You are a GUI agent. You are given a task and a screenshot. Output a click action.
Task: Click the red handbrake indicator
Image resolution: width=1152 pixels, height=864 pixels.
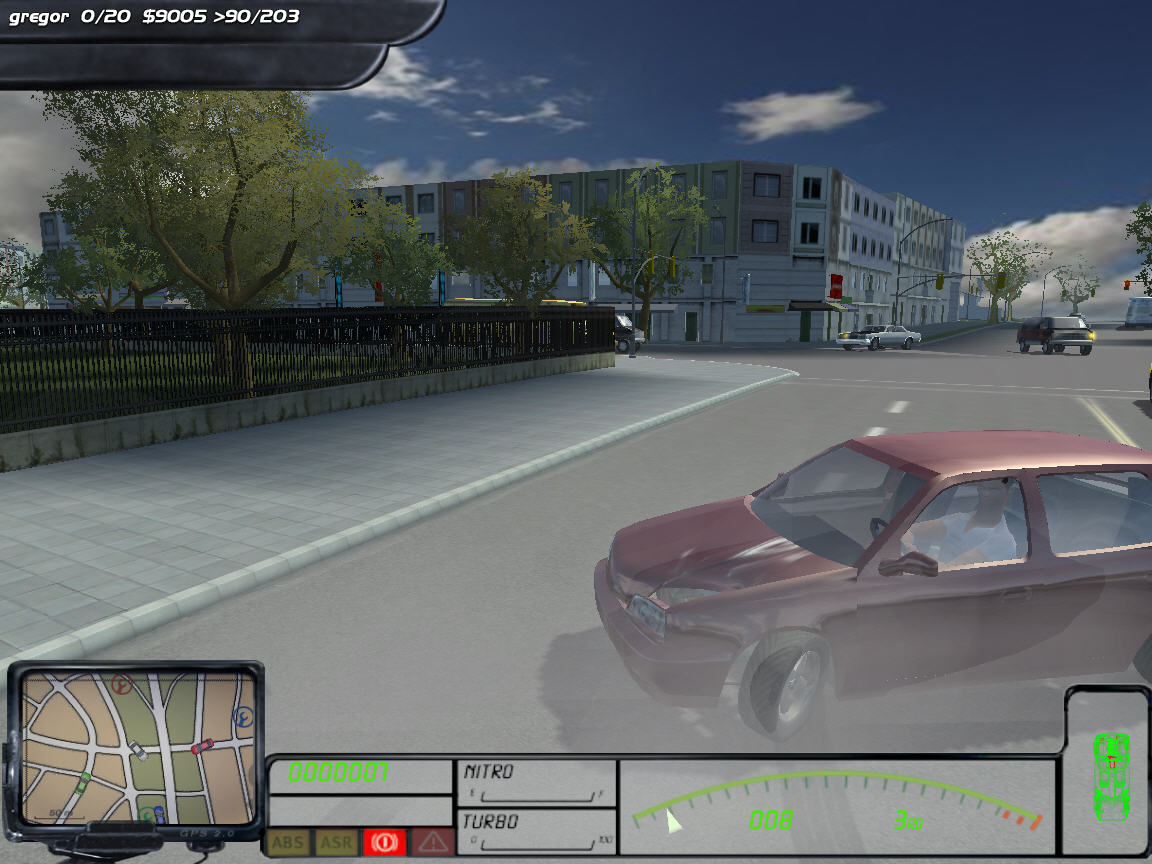pos(384,843)
